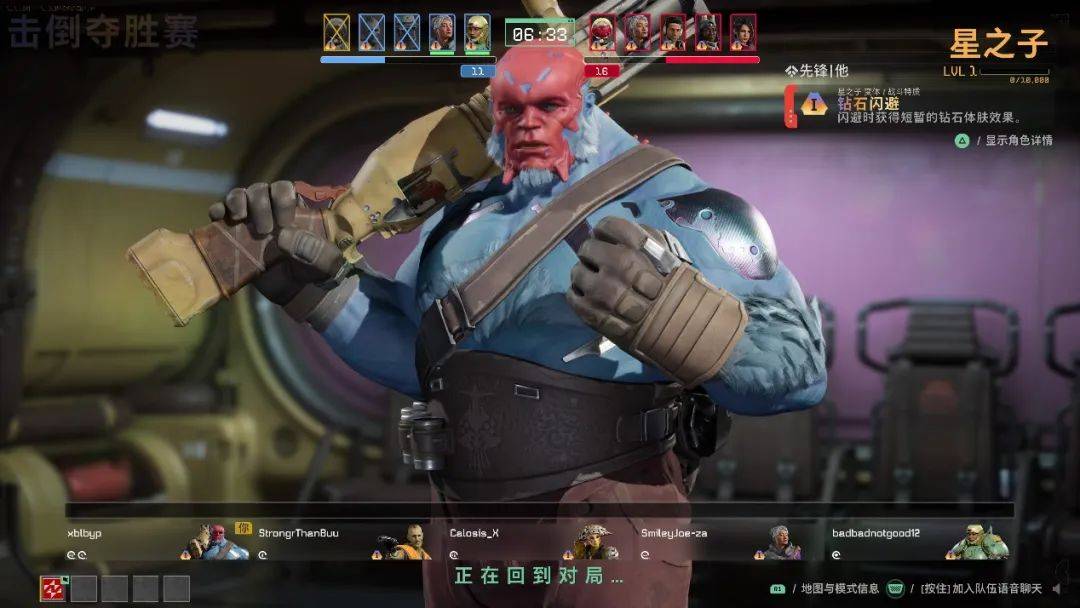The image size is (1080, 608).
Task: Select the yellow-framed crossed-out teammate portrait
Action: coord(337,32)
